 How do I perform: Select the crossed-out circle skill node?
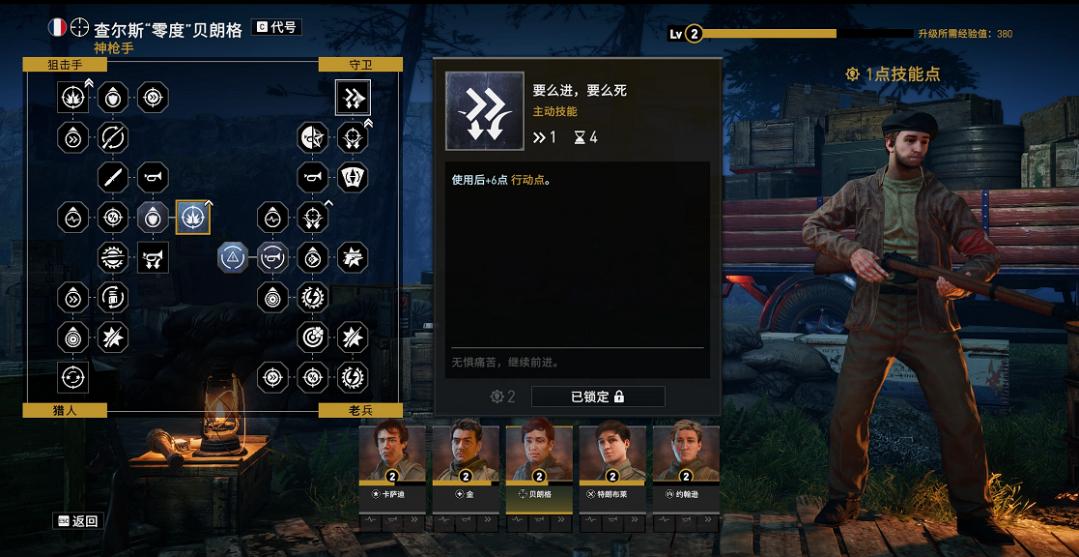[113, 137]
